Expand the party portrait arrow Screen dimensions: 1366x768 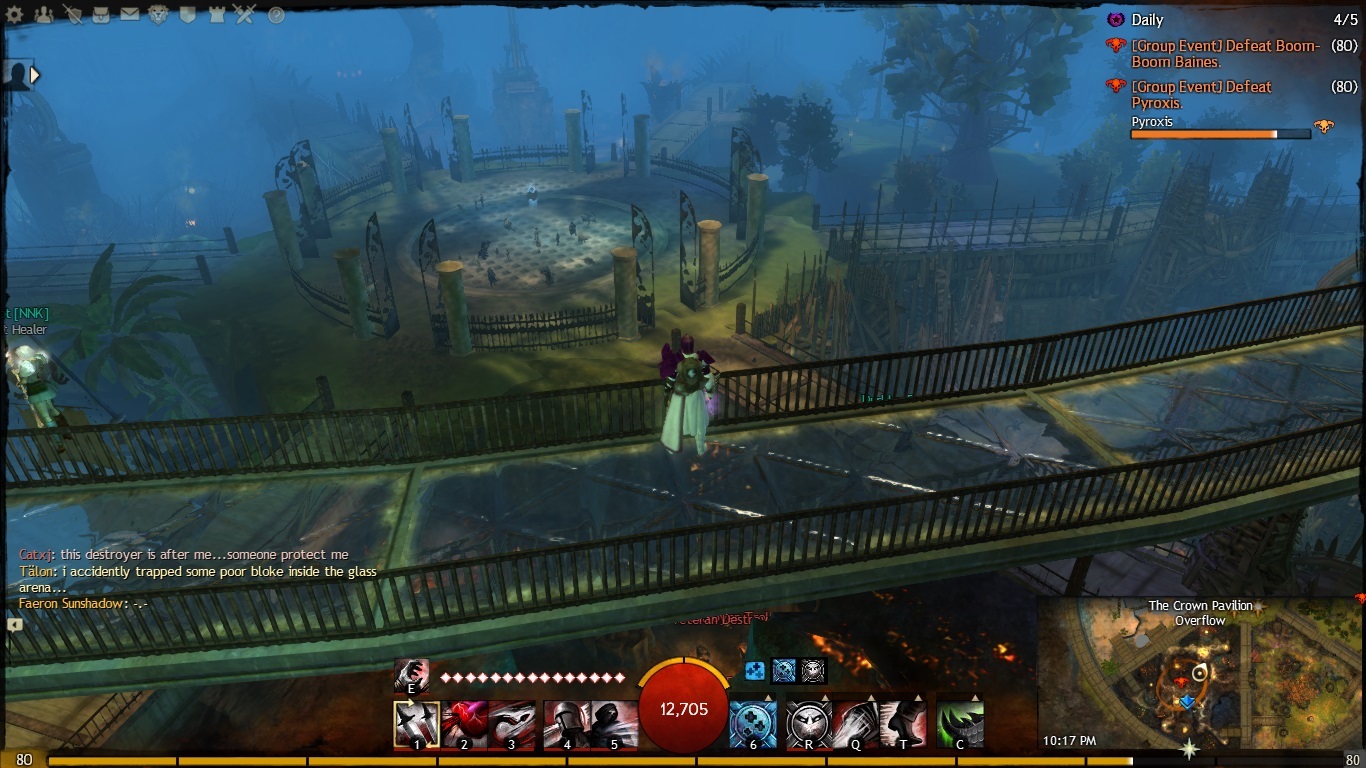pyautogui.click(x=35, y=74)
